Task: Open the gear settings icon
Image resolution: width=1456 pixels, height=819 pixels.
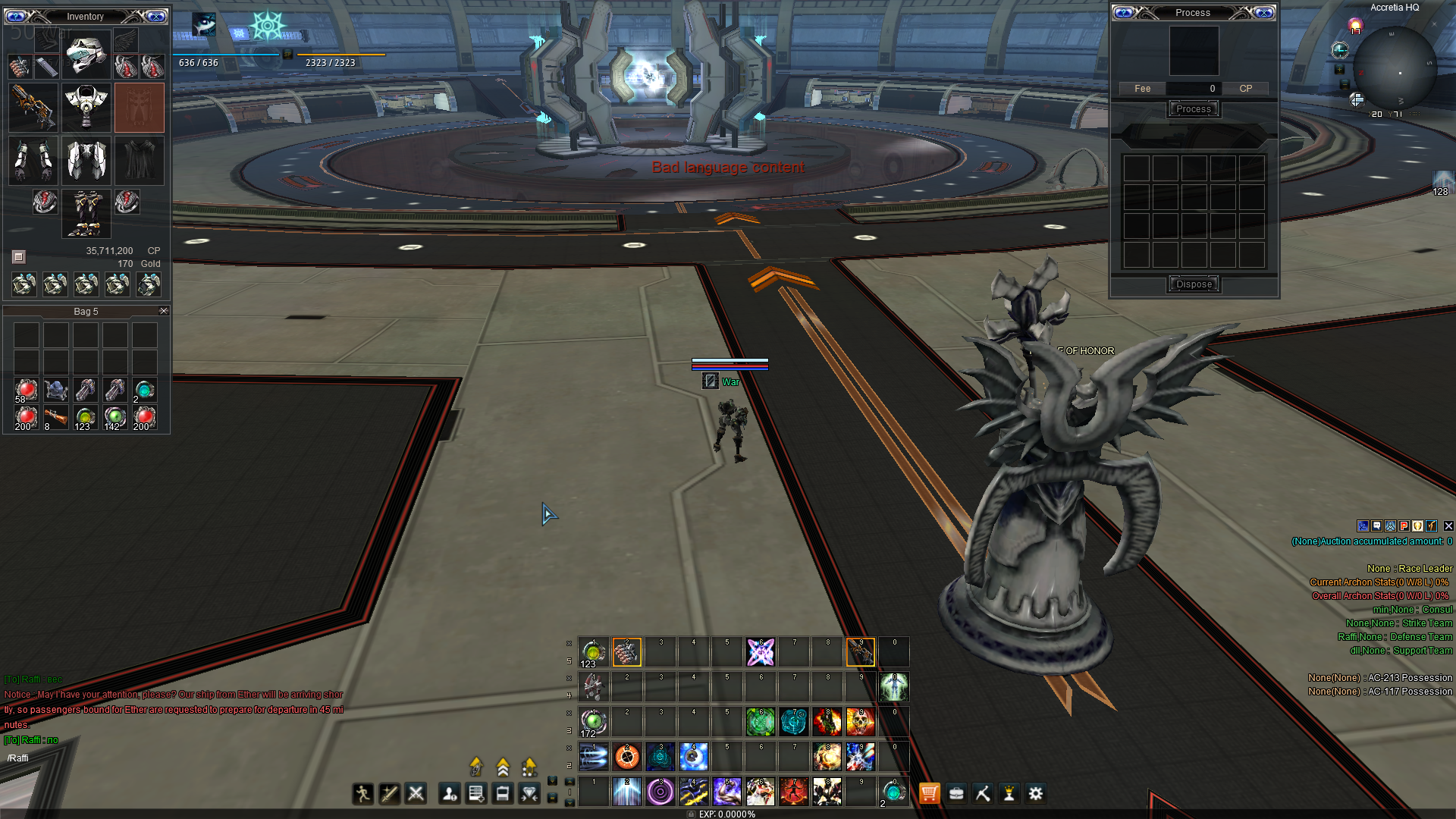Action: click(1036, 793)
